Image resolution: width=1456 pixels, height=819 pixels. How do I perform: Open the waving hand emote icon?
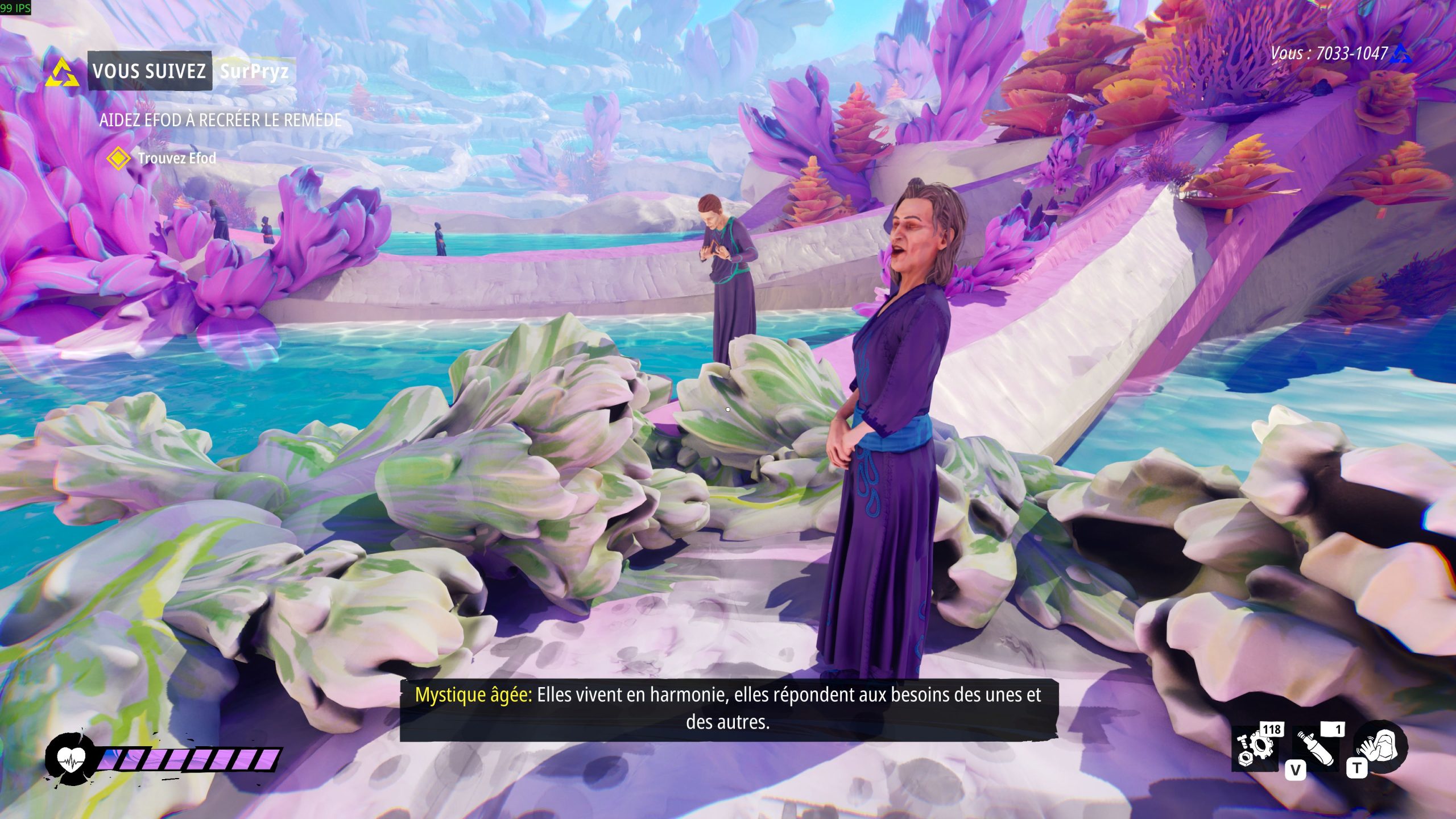1380,746
